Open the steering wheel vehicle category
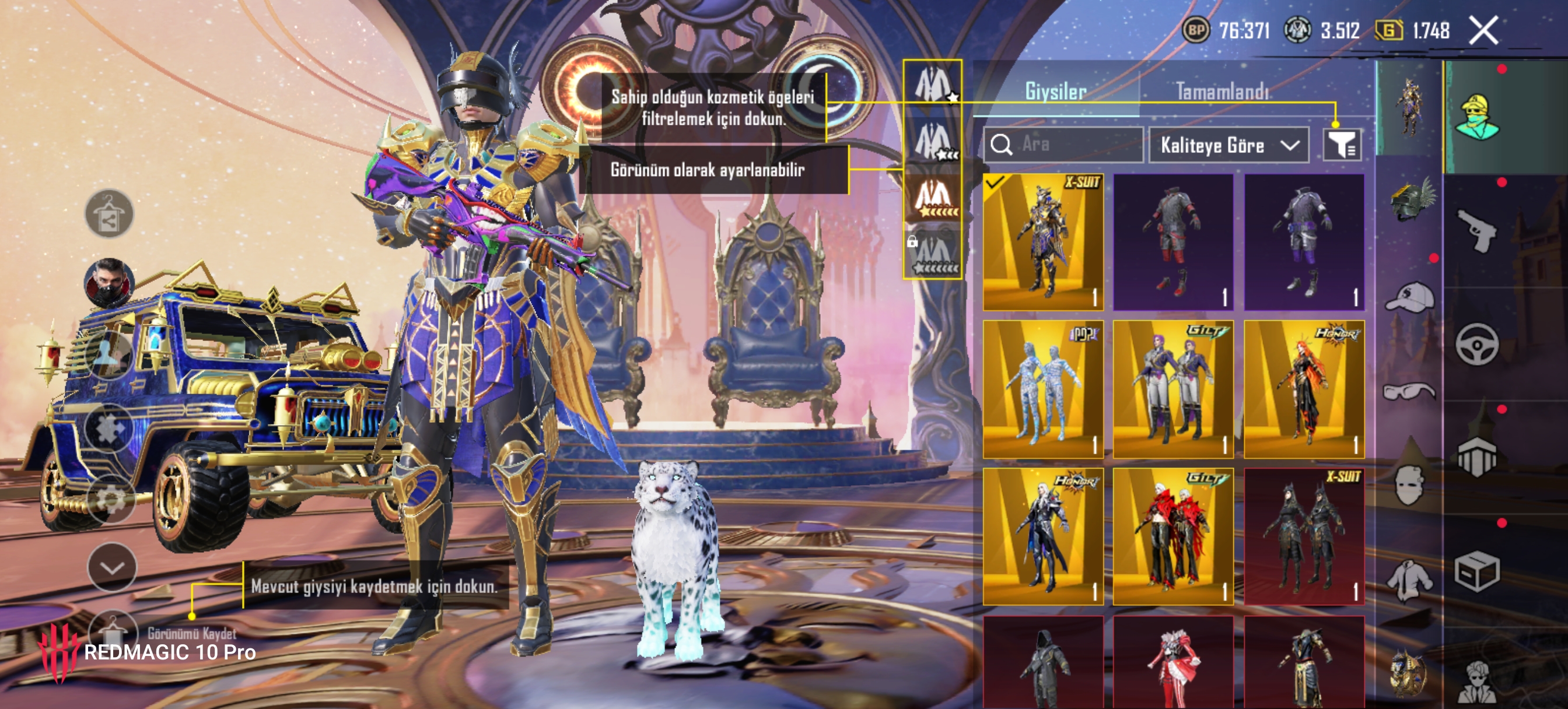Screen dimensions: 1568x709 pos(1476,344)
